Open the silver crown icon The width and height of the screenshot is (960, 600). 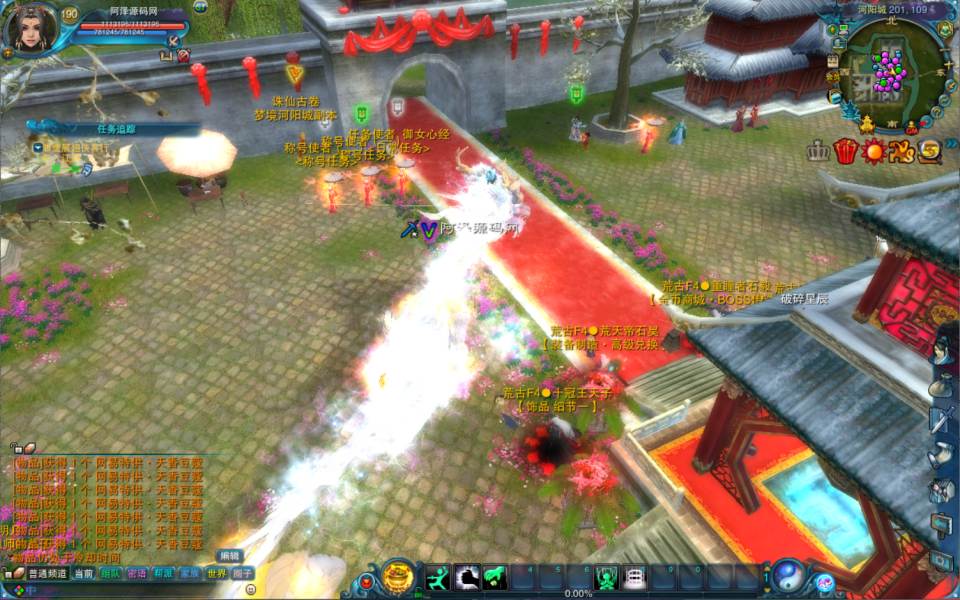pyautogui.click(x=819, y=152)
